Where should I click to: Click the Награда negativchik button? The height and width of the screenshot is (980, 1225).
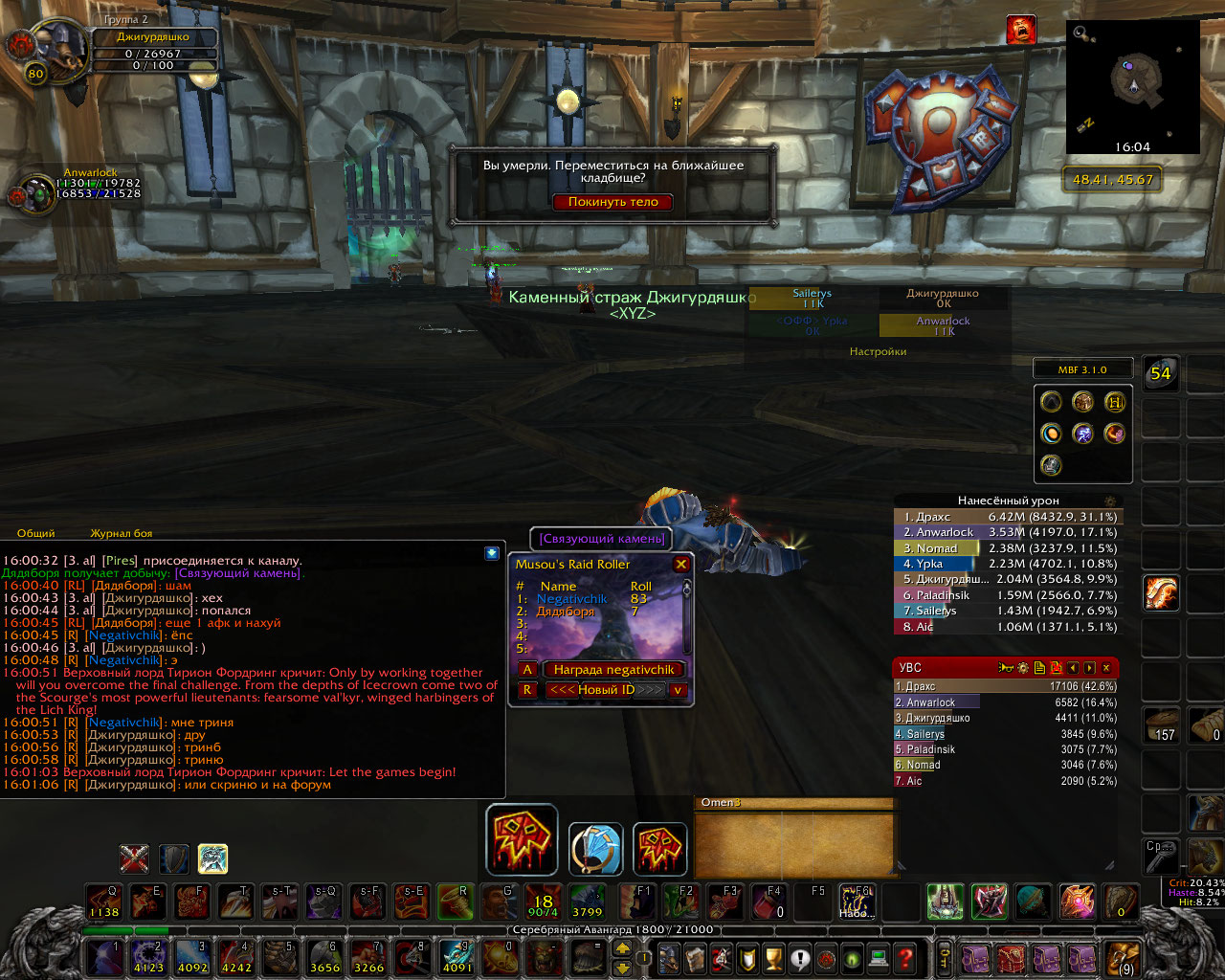[x=613, y=670]
